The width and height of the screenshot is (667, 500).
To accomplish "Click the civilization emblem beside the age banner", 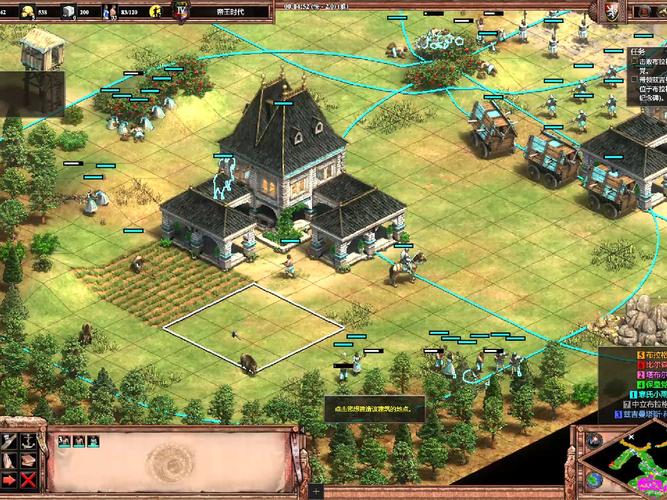I will pyautogui.click(x=180, y=11).
